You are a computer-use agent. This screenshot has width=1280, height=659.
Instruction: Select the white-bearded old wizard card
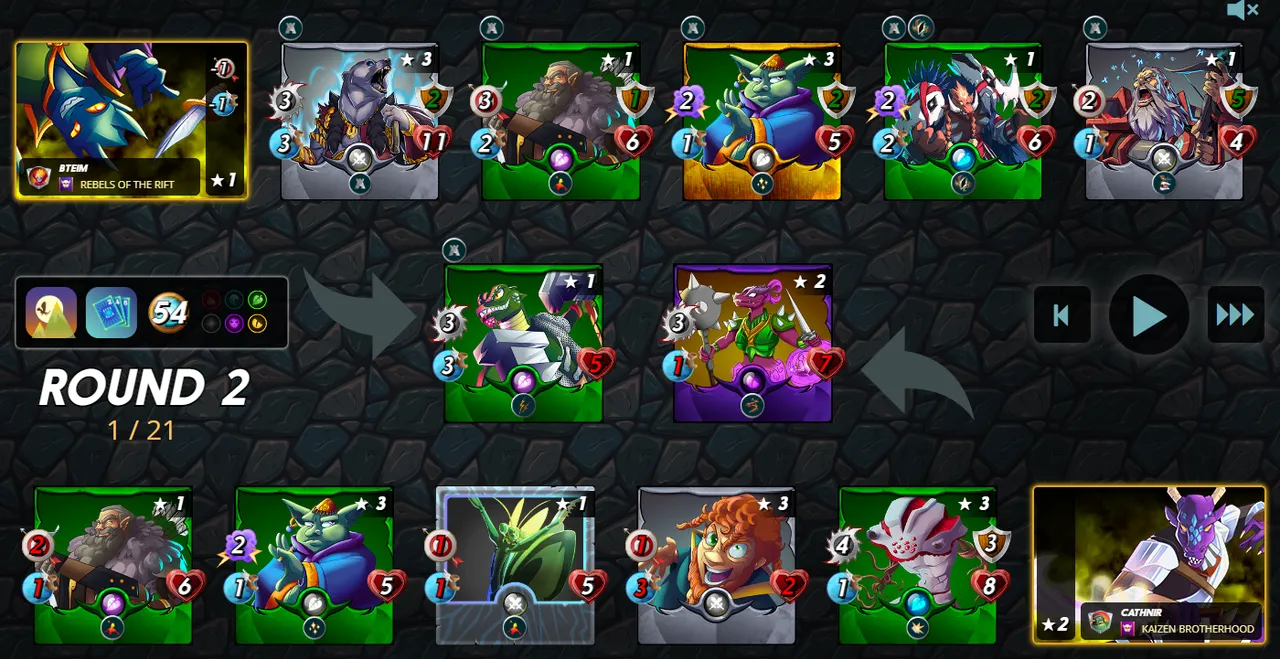1164,120
